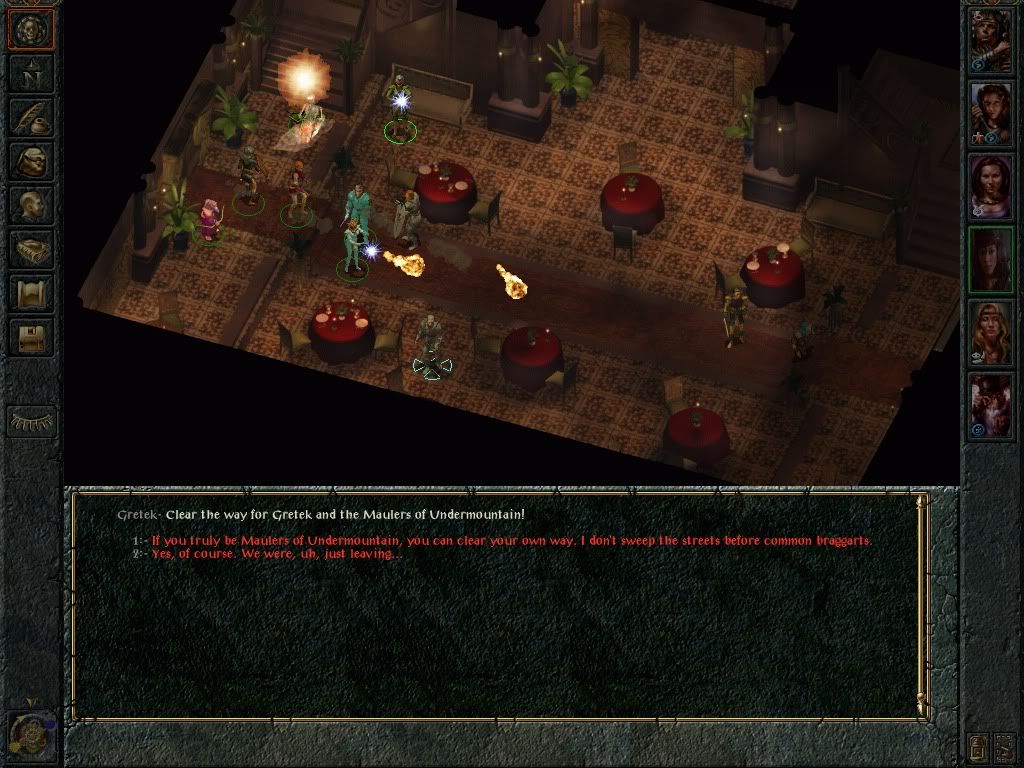Open the inventory using the helmeted head icon
This screenshot has width=1024, height=768.
pyautogui.click(x=31, y=161)
